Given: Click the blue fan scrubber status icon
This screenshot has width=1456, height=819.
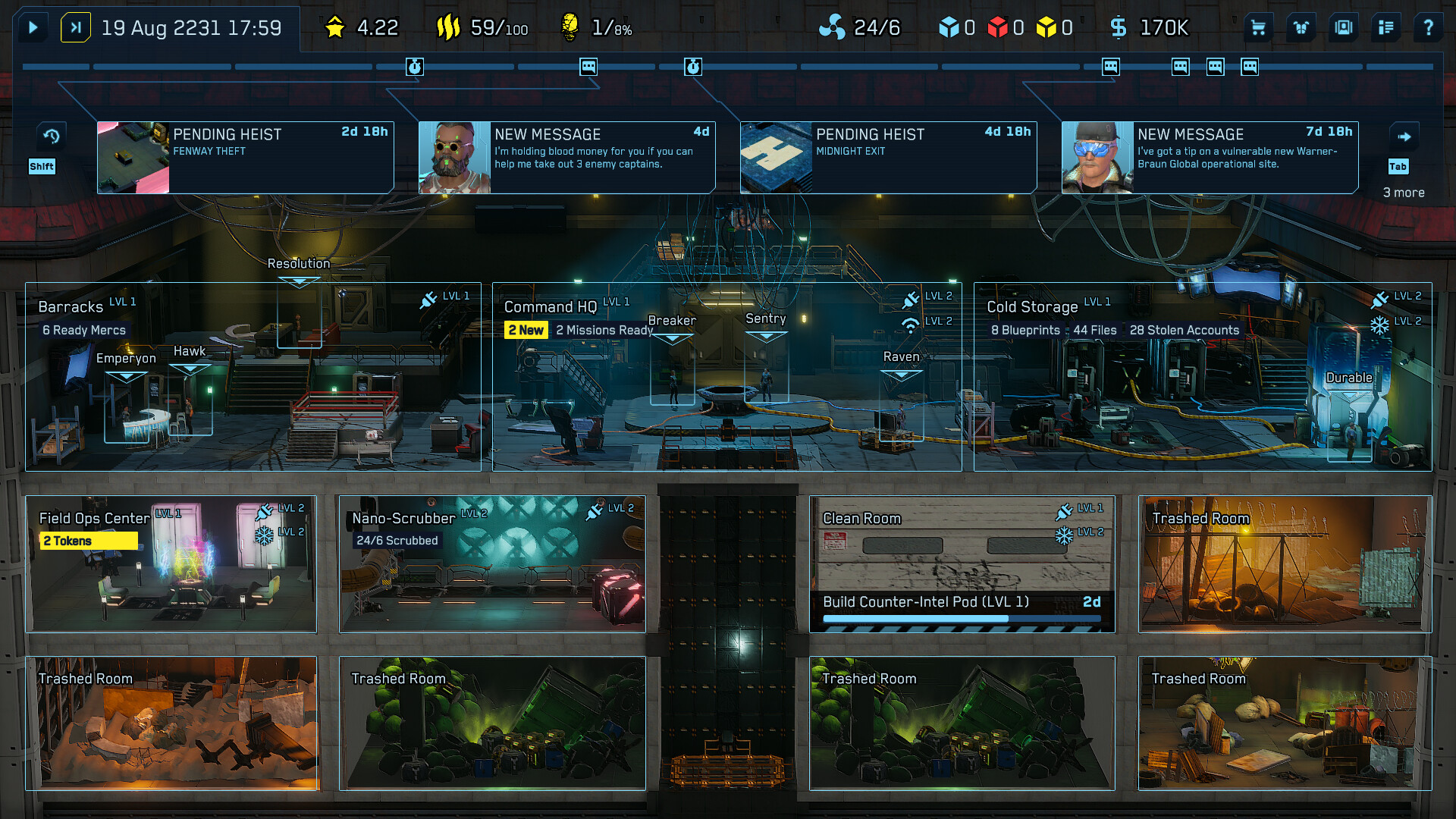Looking at the screenshot, I should pyautogui.click(x=833, y=26).
